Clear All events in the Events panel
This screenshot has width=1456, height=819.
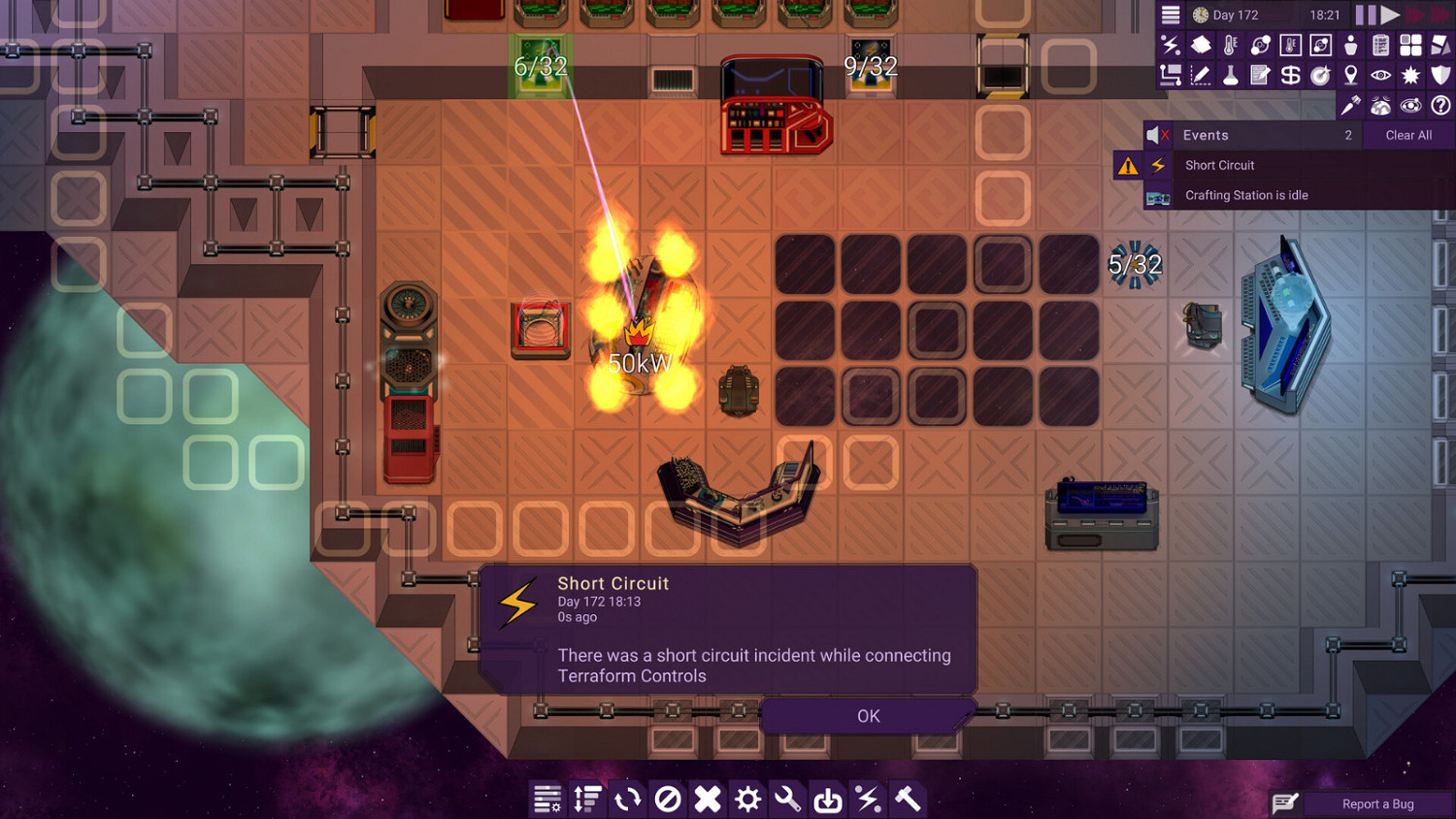(1408, 135)
